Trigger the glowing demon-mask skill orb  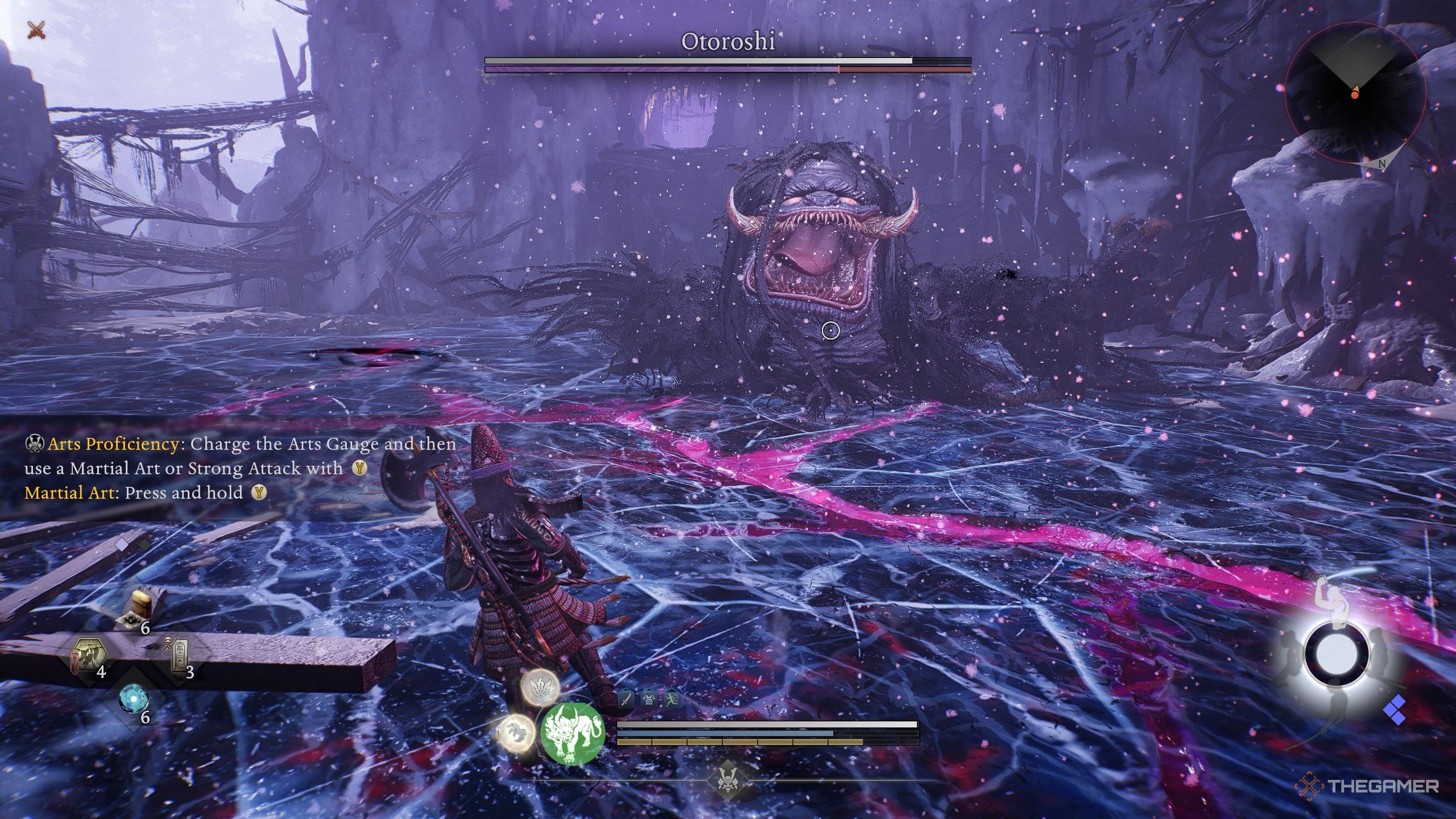(x=540, y=688)
